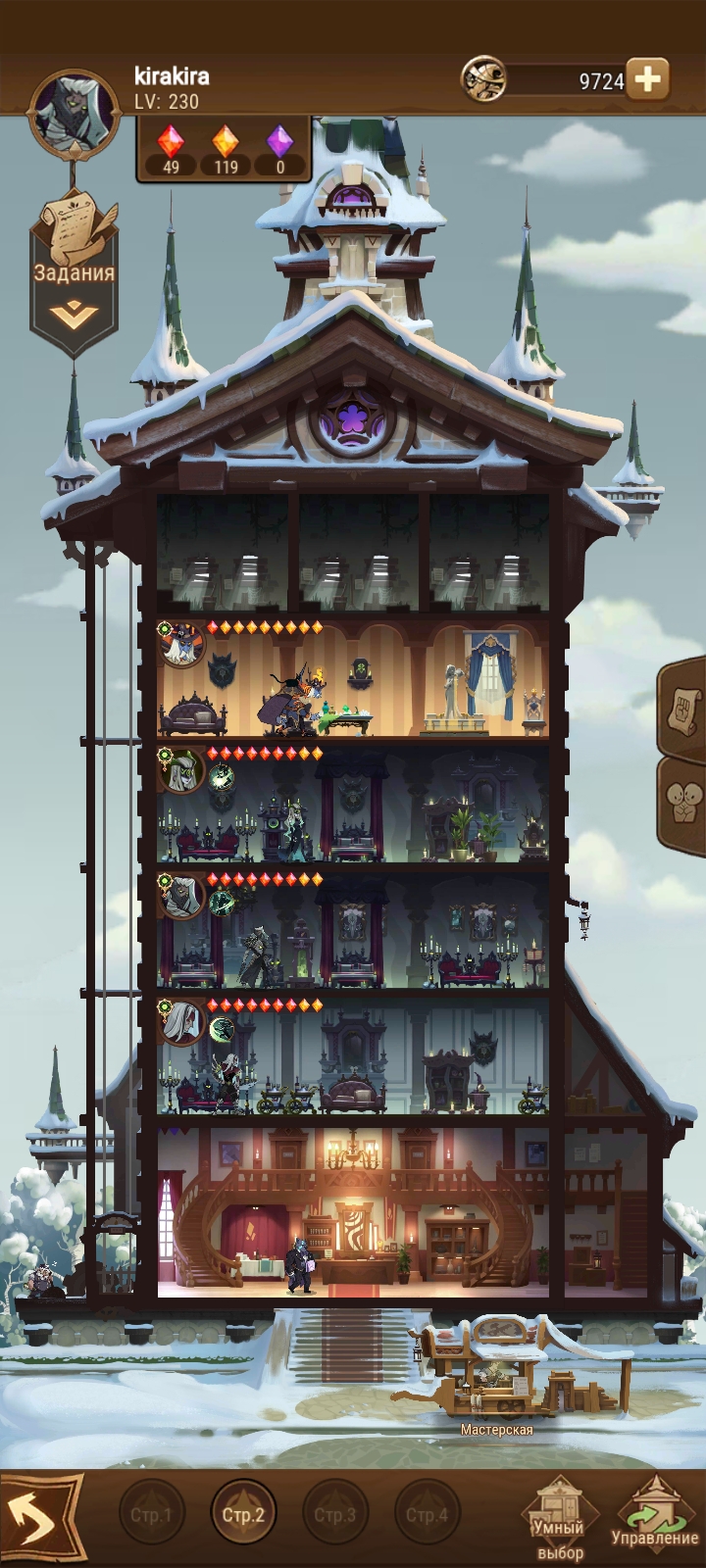Open page Стр.4
This screenshot has height=1568, width=706.
pos(427,1514)
